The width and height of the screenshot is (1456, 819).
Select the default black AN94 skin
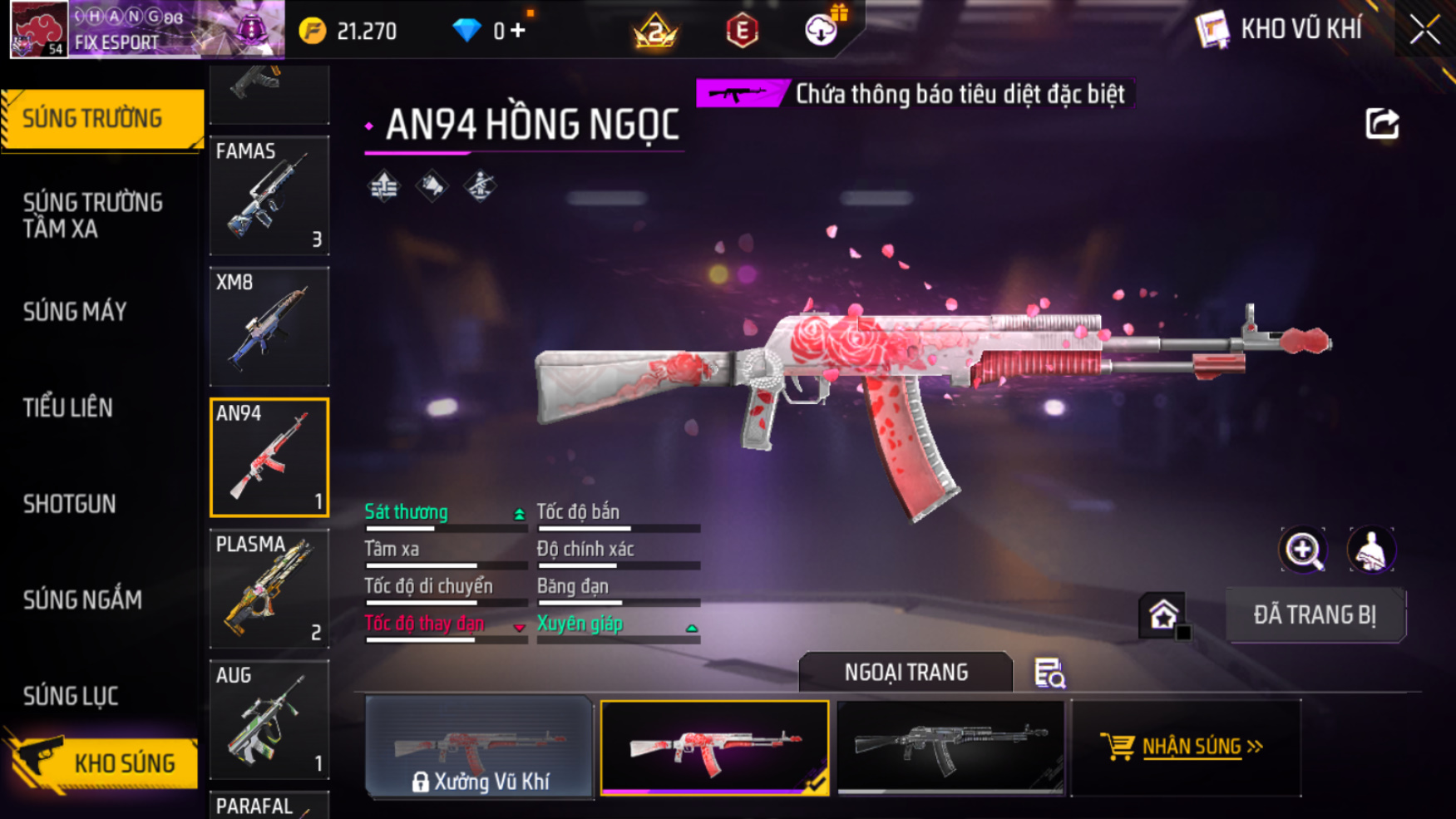click(950, 747)
